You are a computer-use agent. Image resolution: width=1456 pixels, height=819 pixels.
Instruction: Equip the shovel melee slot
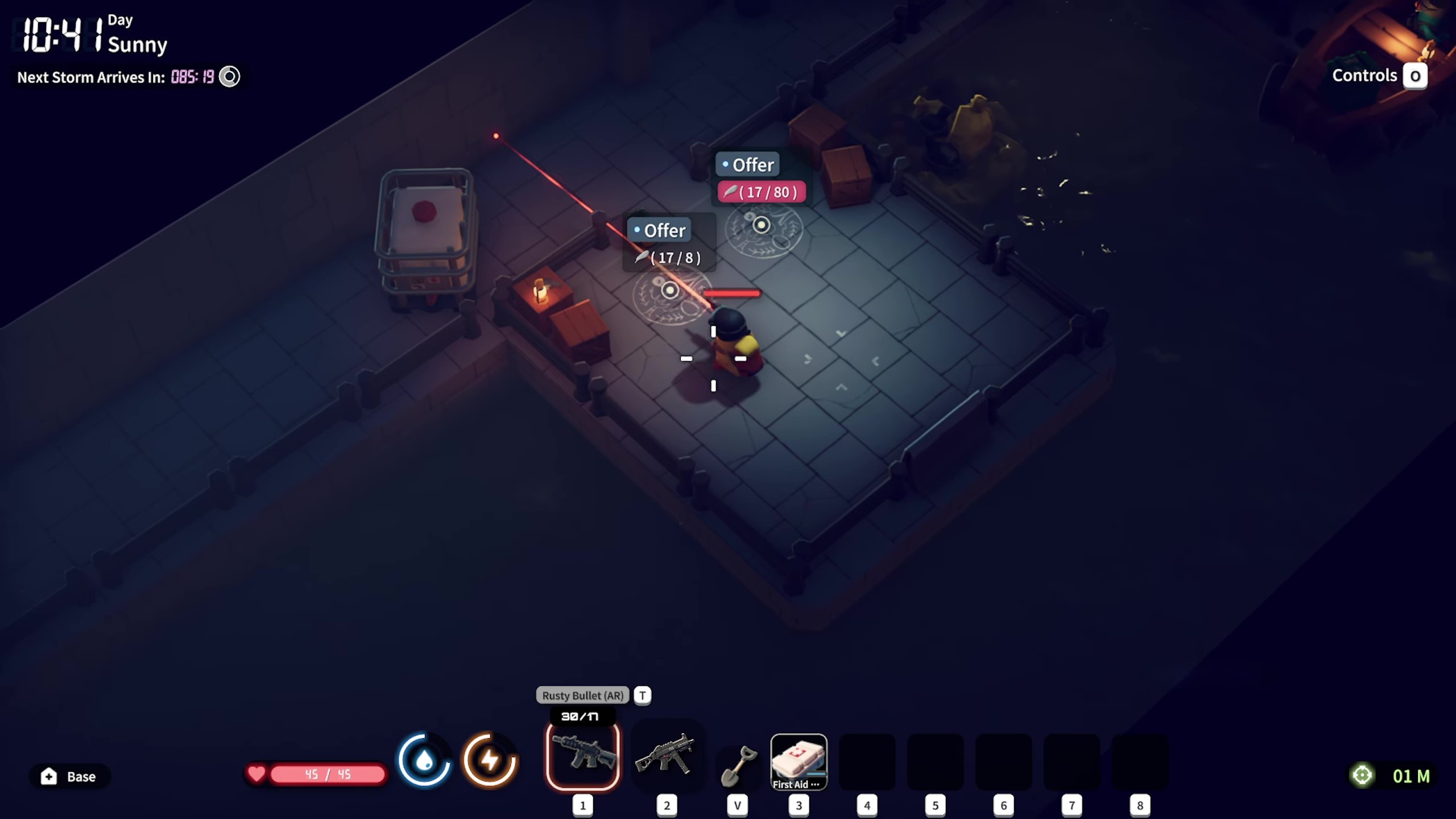click(x=738, y=765)
